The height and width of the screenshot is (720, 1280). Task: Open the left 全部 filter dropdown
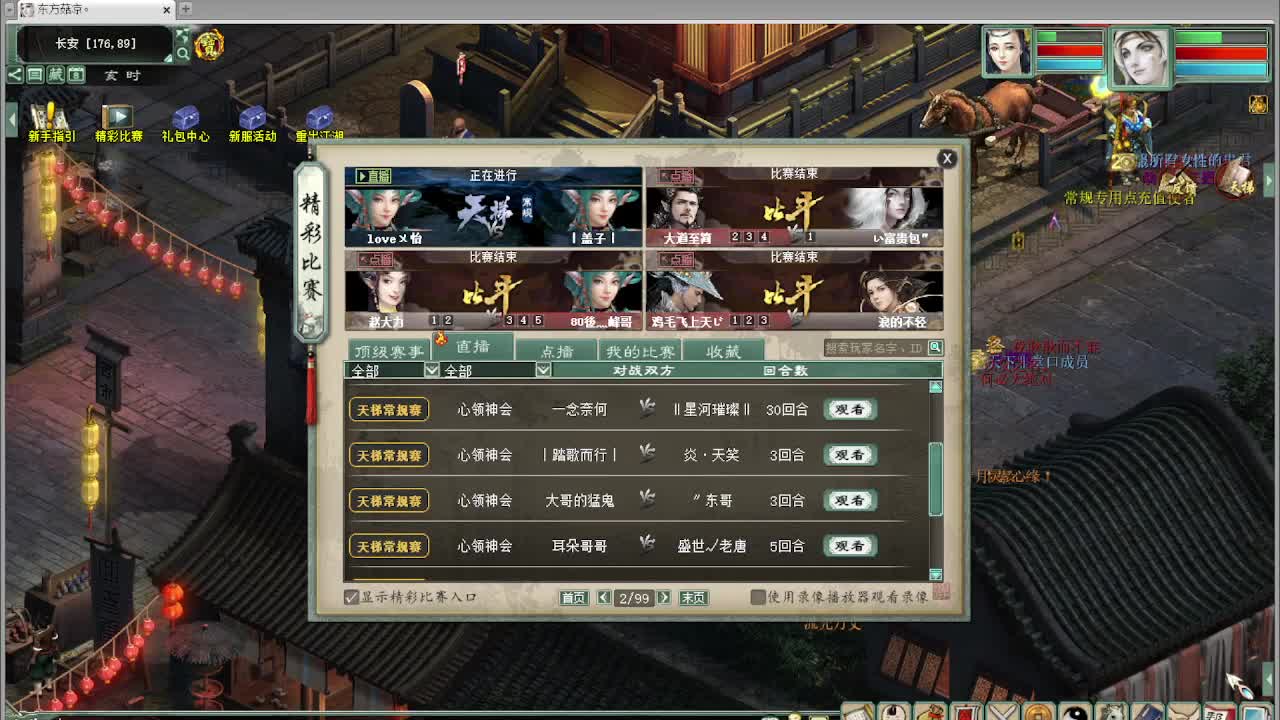point(430,369)
